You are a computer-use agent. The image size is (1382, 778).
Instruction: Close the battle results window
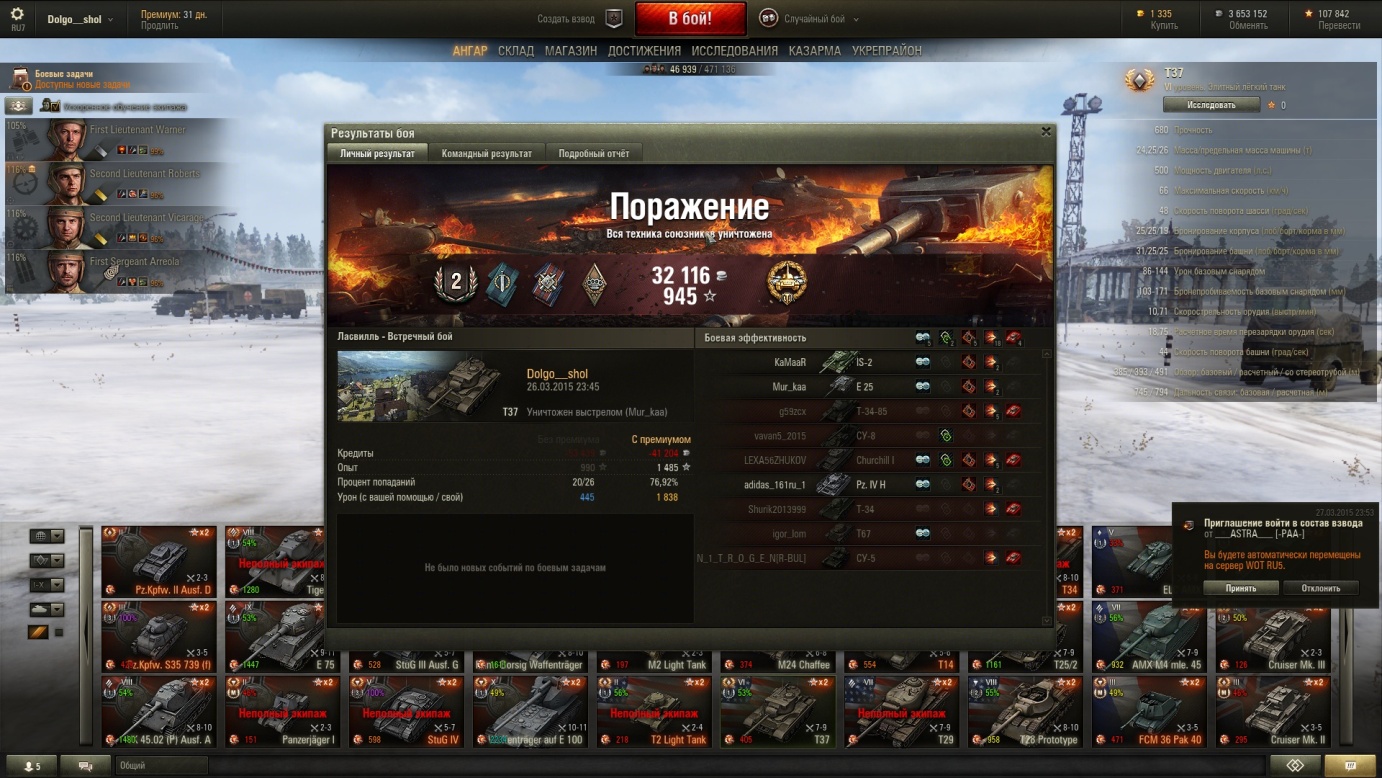click(x=1046, y=132)
